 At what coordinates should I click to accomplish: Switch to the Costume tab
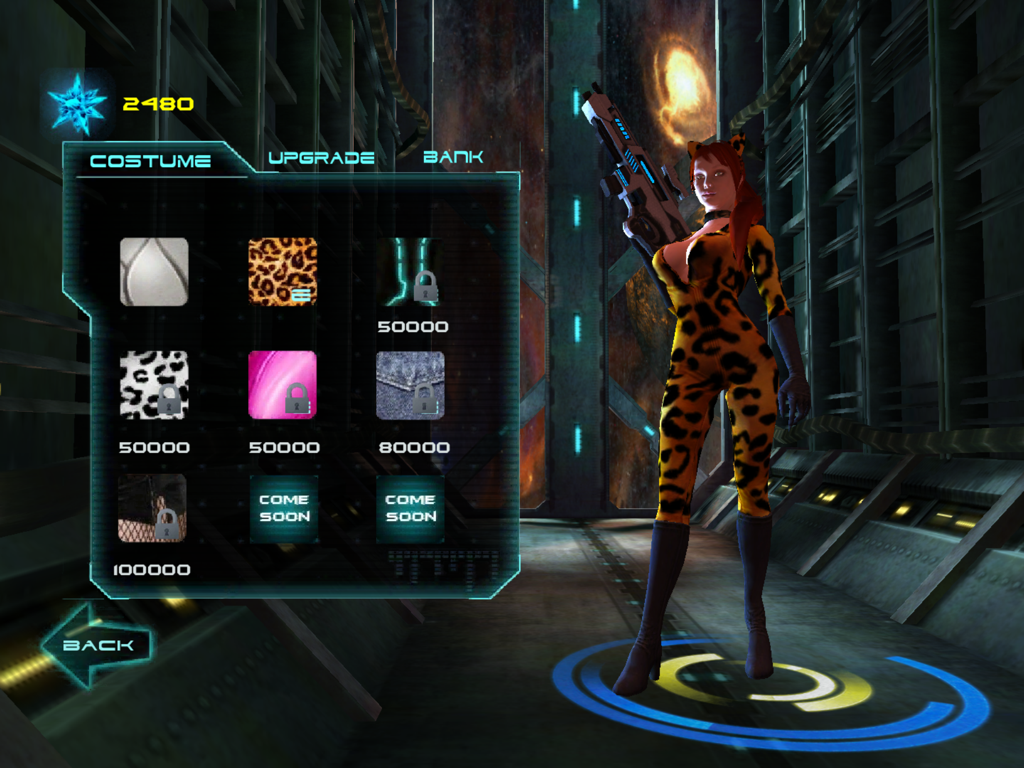click(x=150, y=161)
